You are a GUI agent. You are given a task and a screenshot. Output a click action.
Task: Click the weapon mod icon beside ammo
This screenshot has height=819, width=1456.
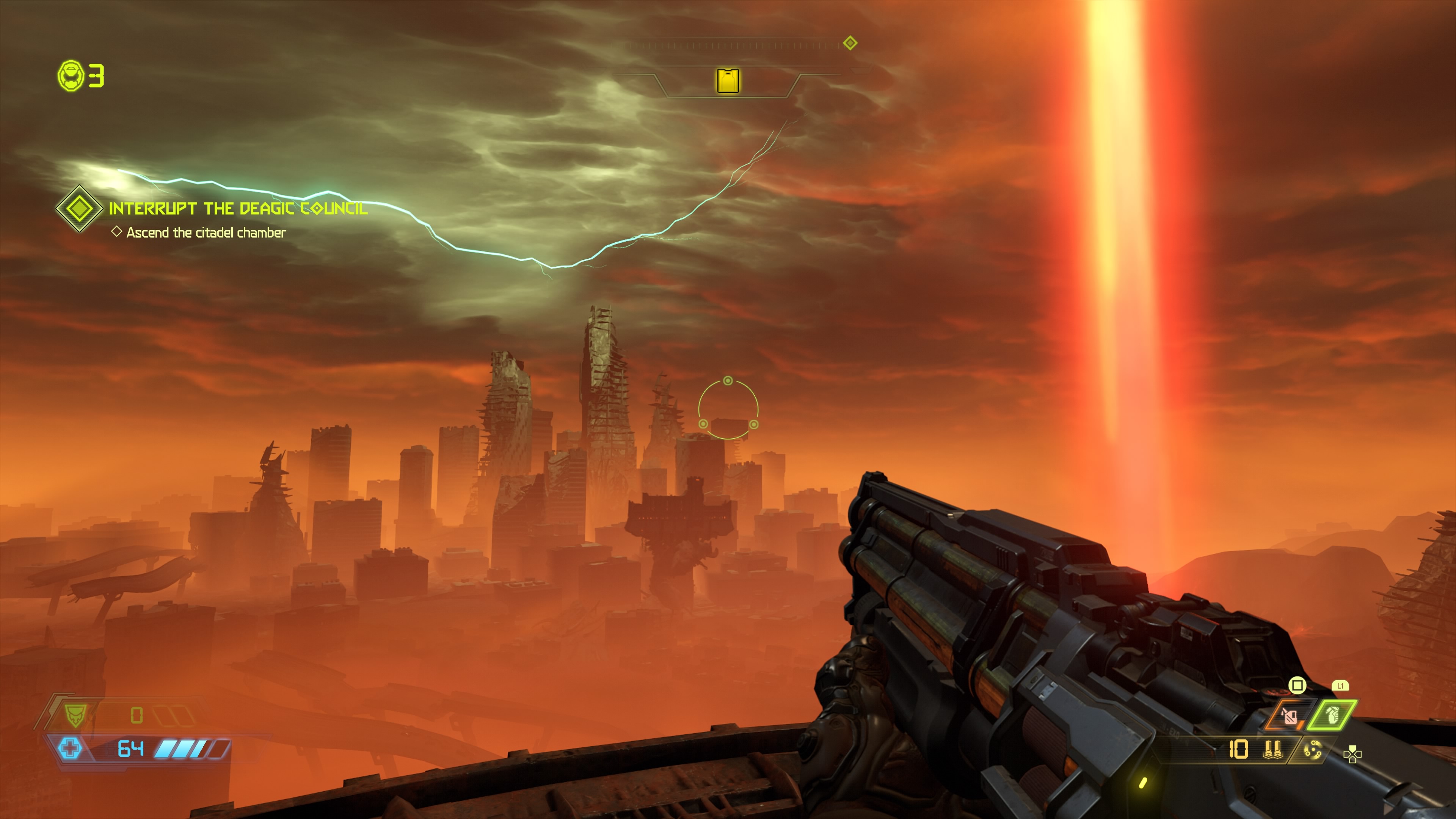(1312, 750)
